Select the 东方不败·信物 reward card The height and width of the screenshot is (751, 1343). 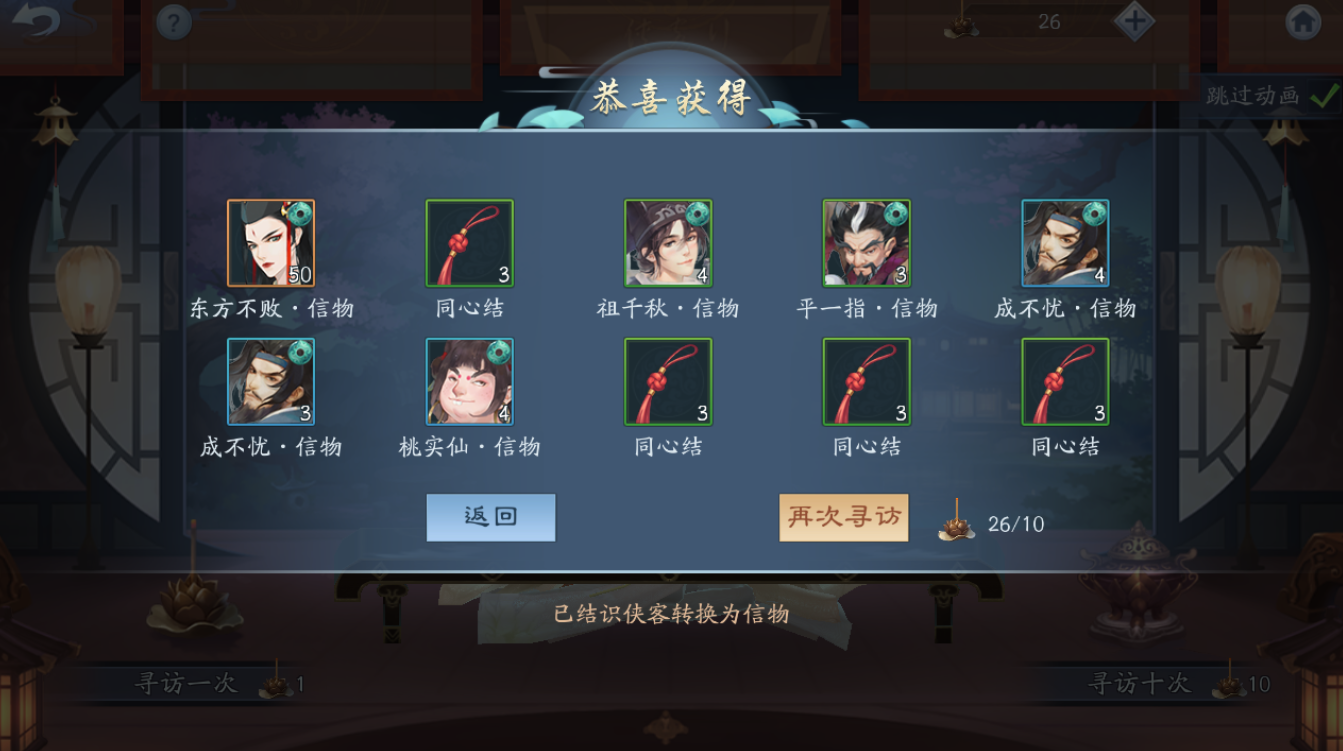coord(270,242)
